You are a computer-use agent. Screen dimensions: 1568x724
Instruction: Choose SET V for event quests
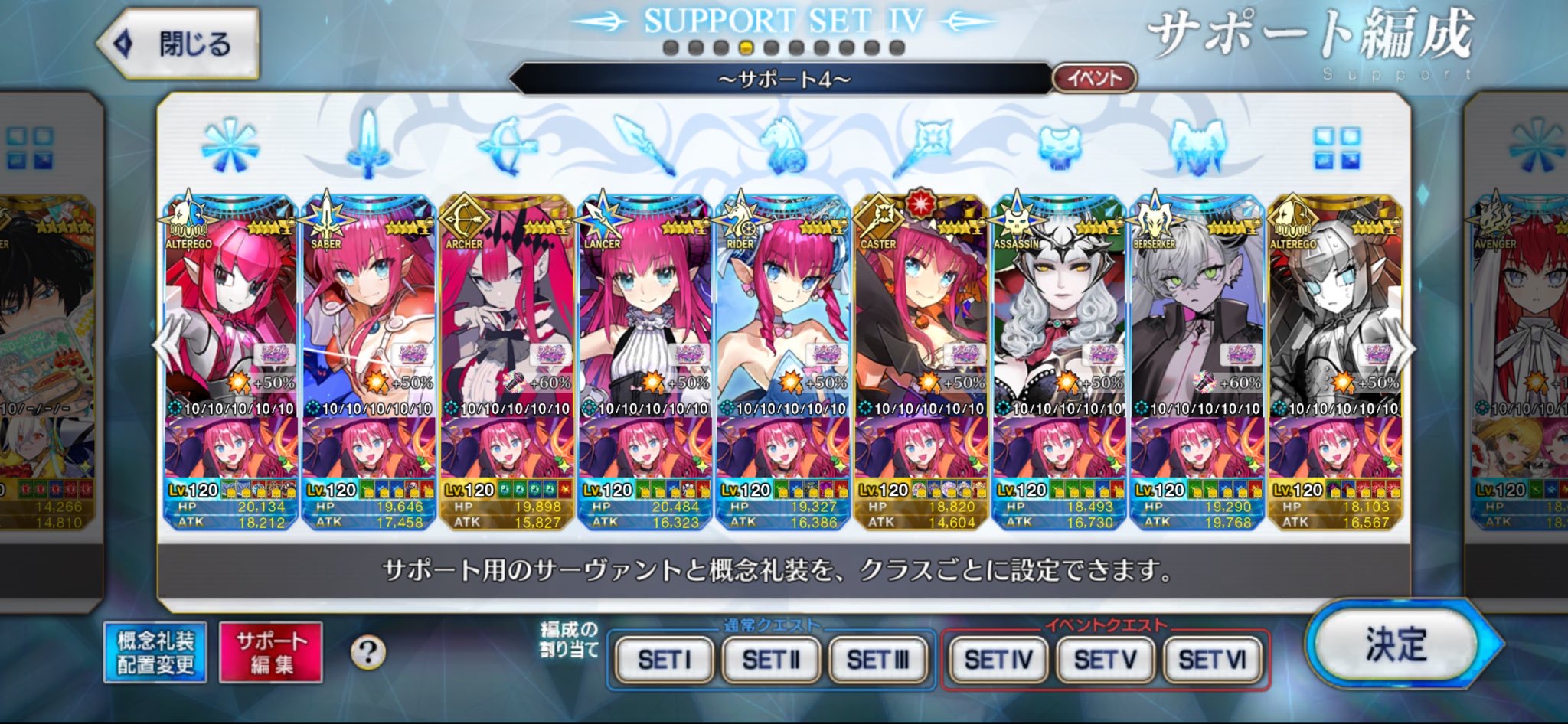[x=1105, y=659]
